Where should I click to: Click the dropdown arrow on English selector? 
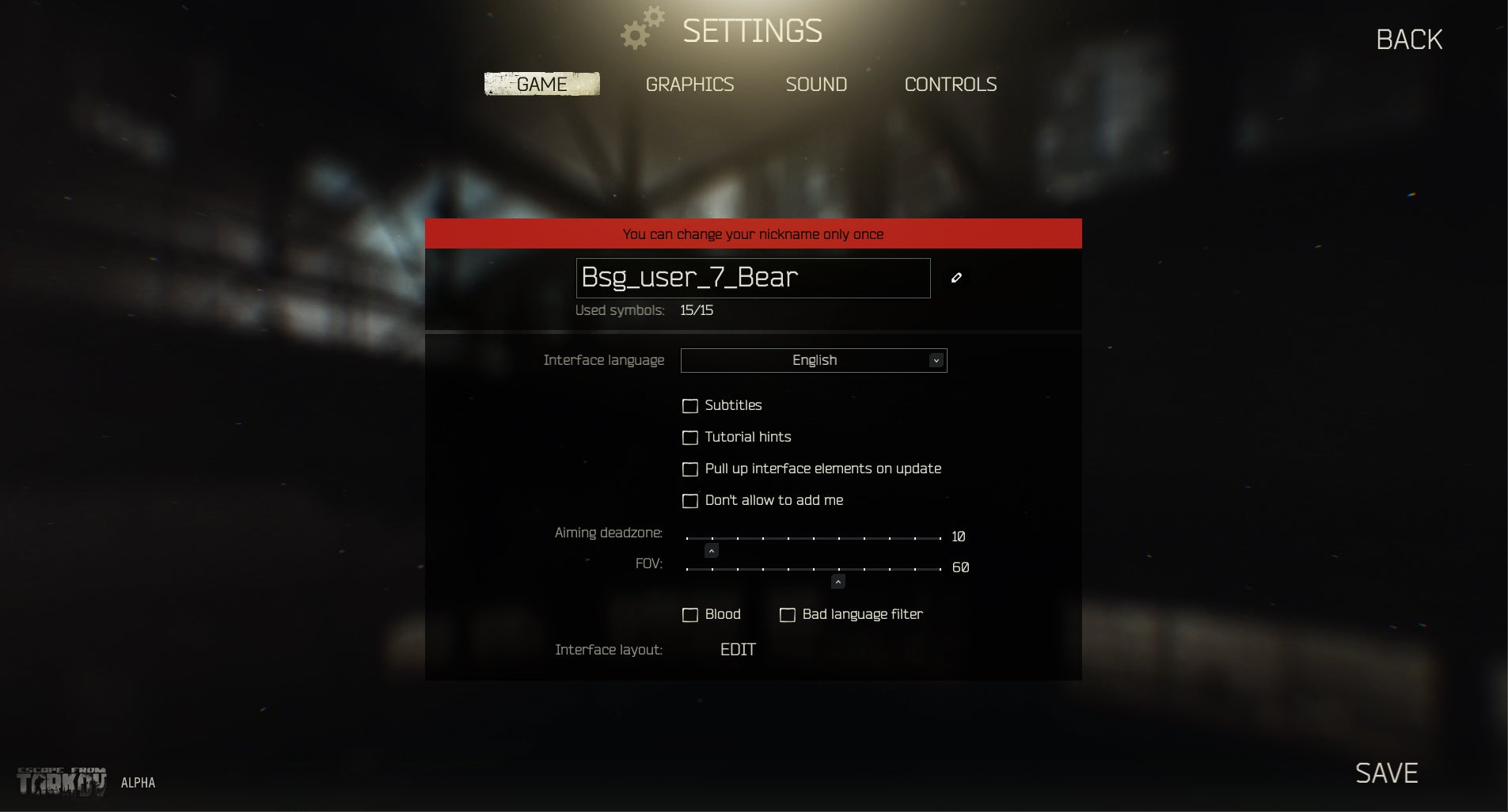(936, 360)
